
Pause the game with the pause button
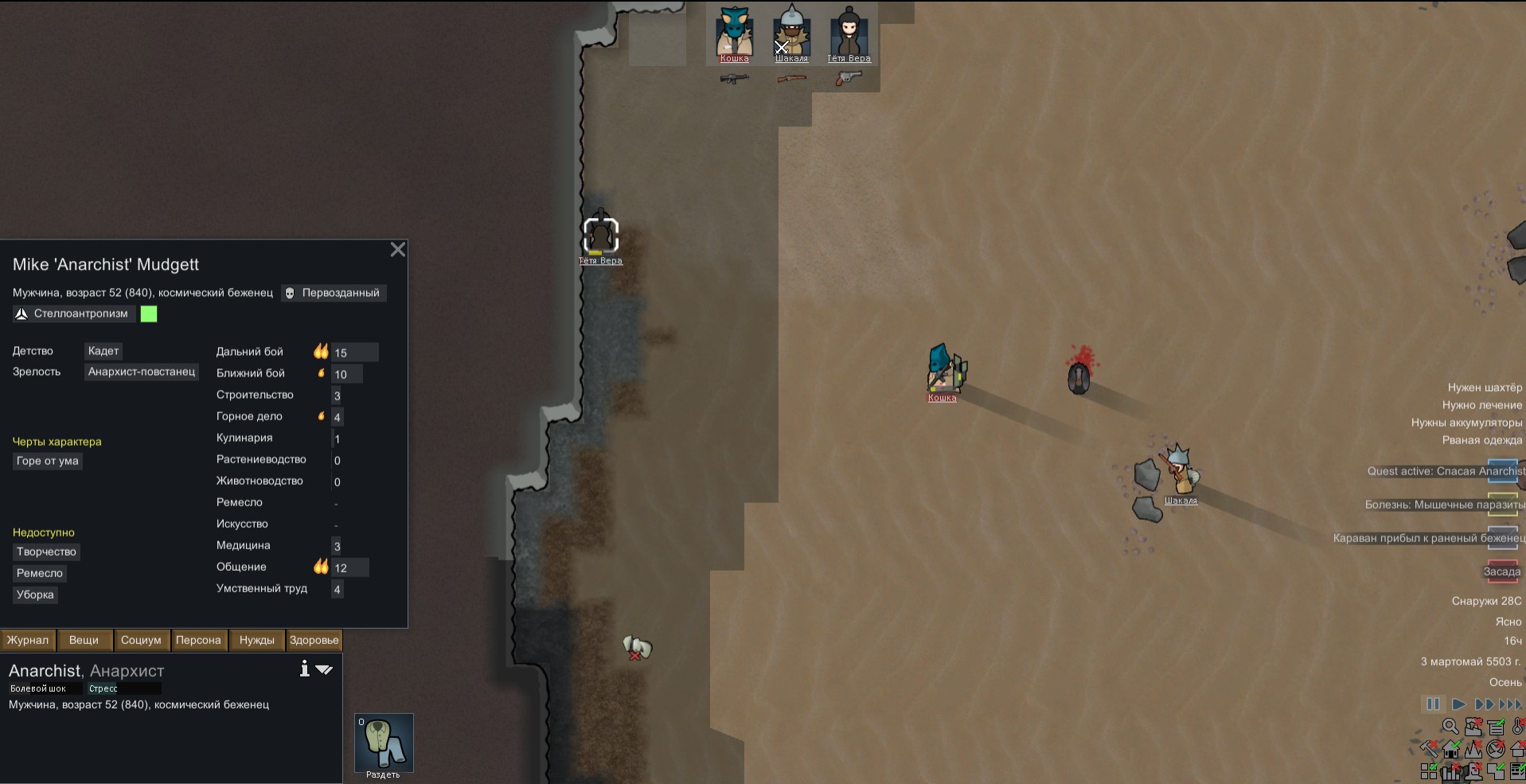click(1433, 704)
